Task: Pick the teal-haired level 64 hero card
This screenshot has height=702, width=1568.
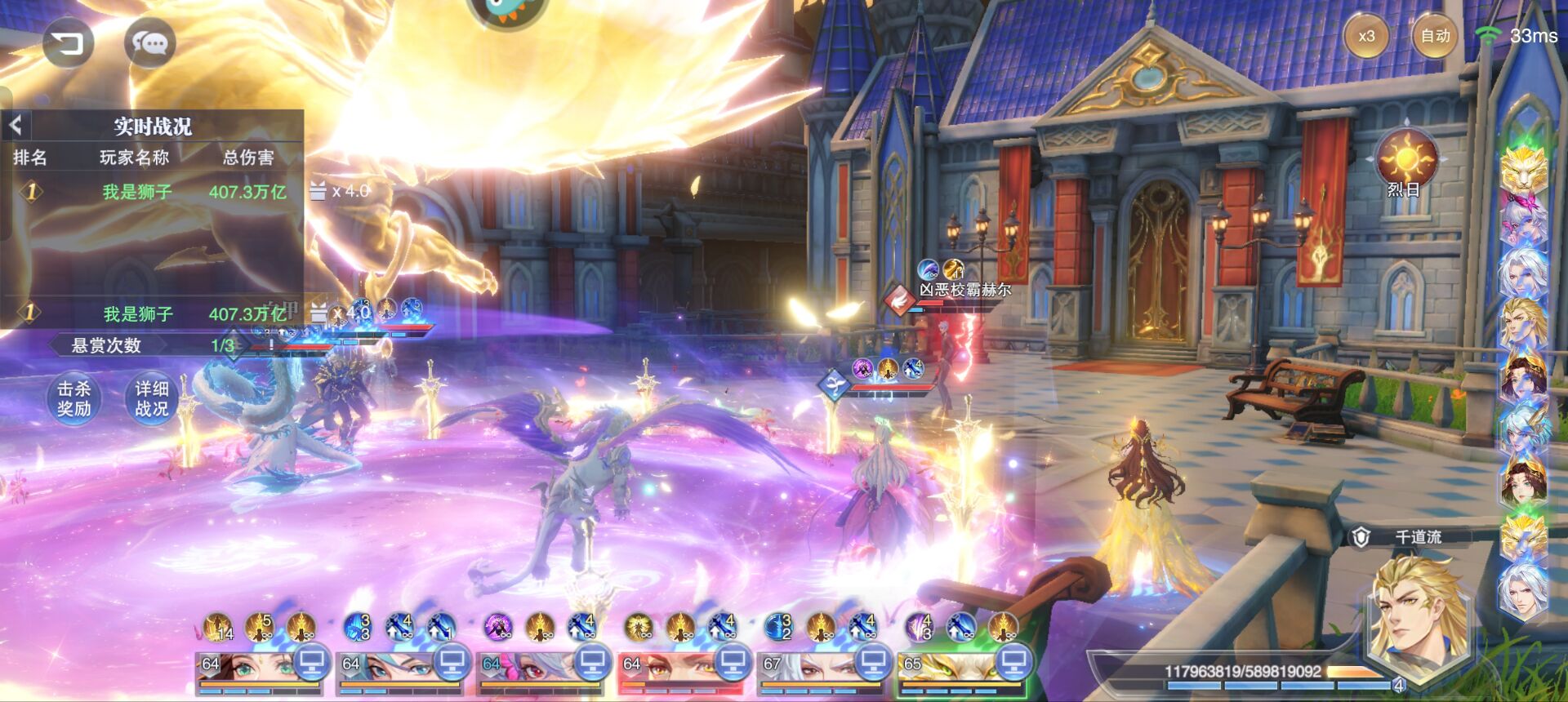Action: coord(387,669)
